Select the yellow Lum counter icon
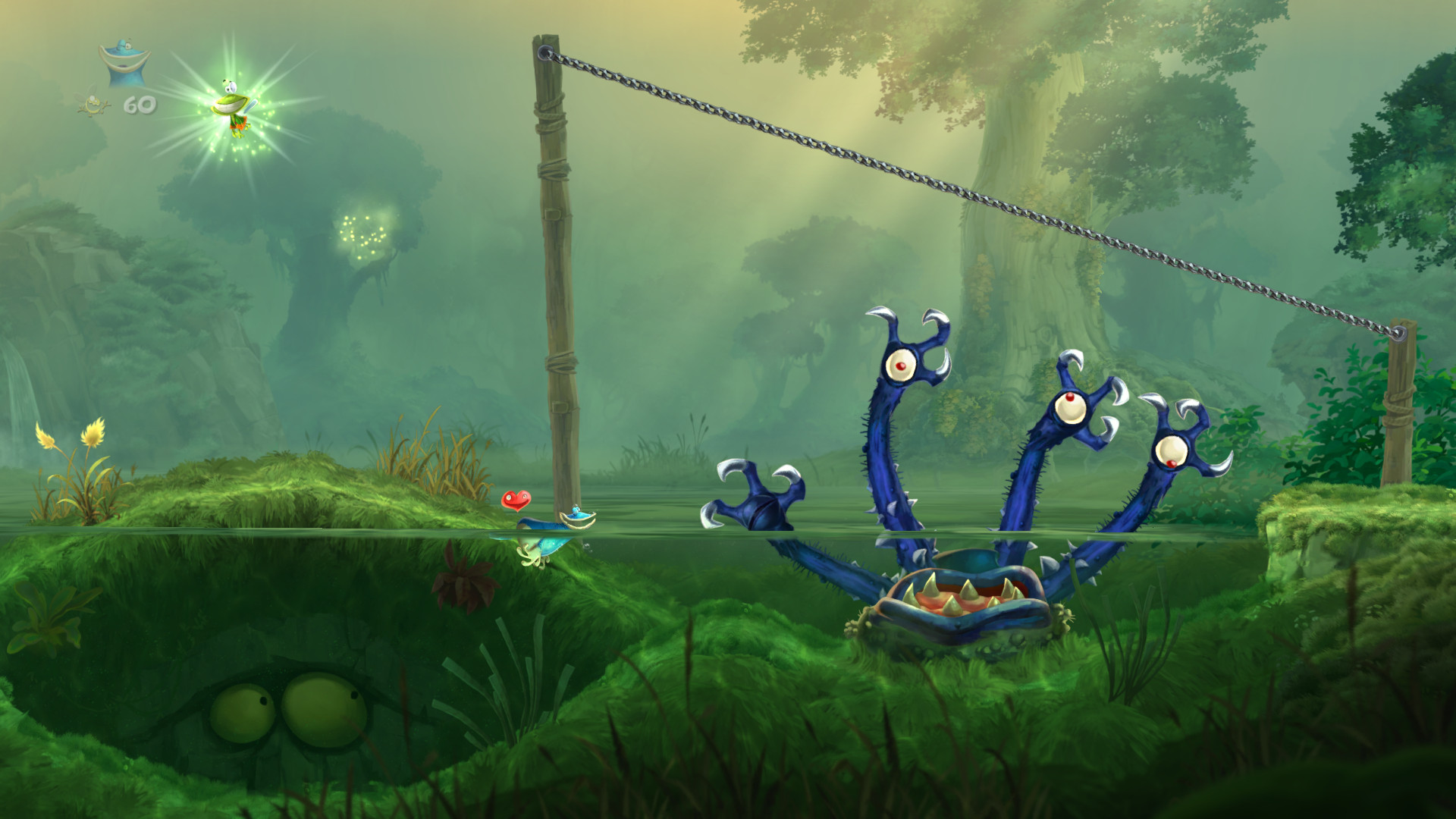The height and width of the screenshot is (819, 1456). (x=93, y=106)
